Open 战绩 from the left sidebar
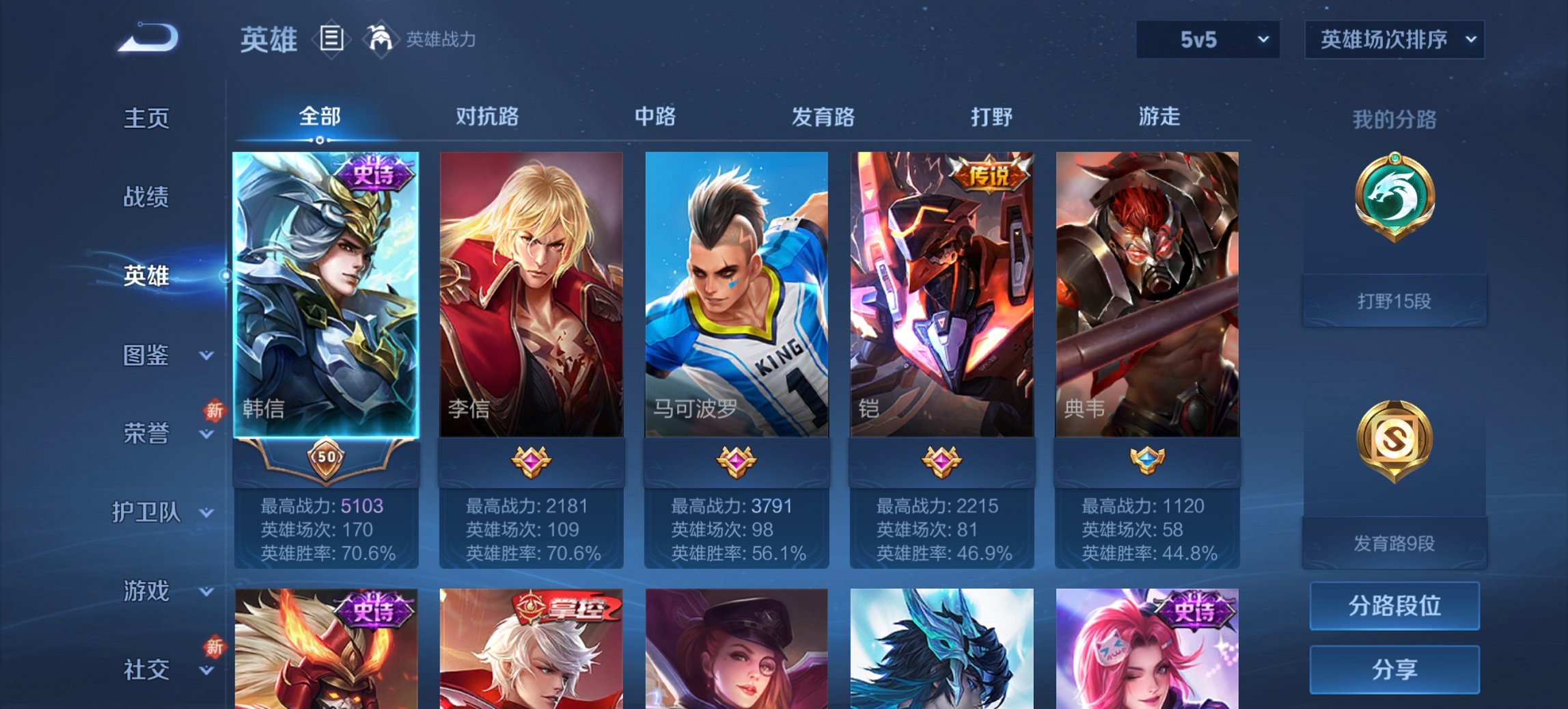This screenshot has height=709, width=1568. [x=147, y=198]
